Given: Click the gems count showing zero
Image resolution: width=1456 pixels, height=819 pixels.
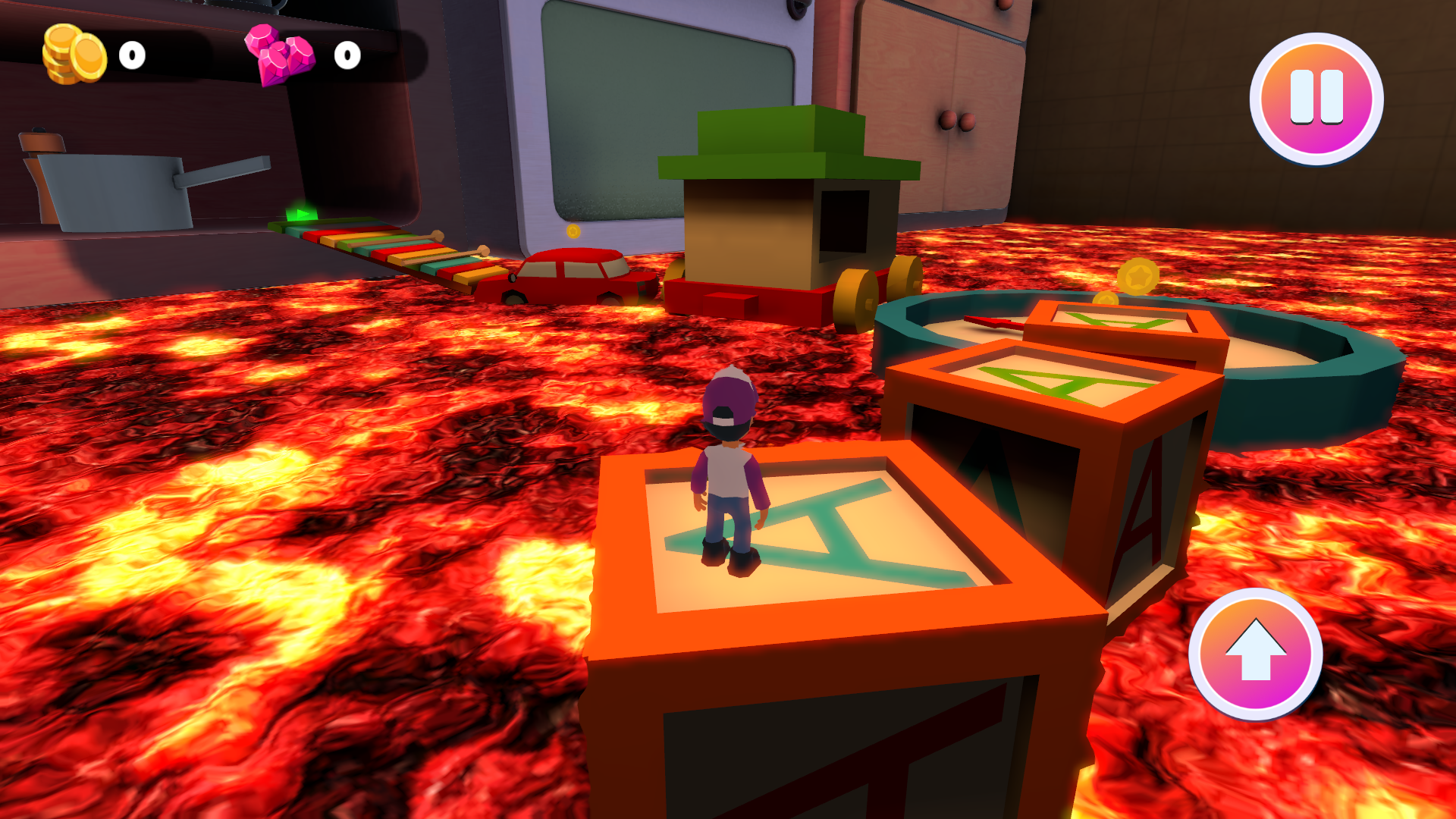Looking at the screenshot, I should (x=346, y=55).
